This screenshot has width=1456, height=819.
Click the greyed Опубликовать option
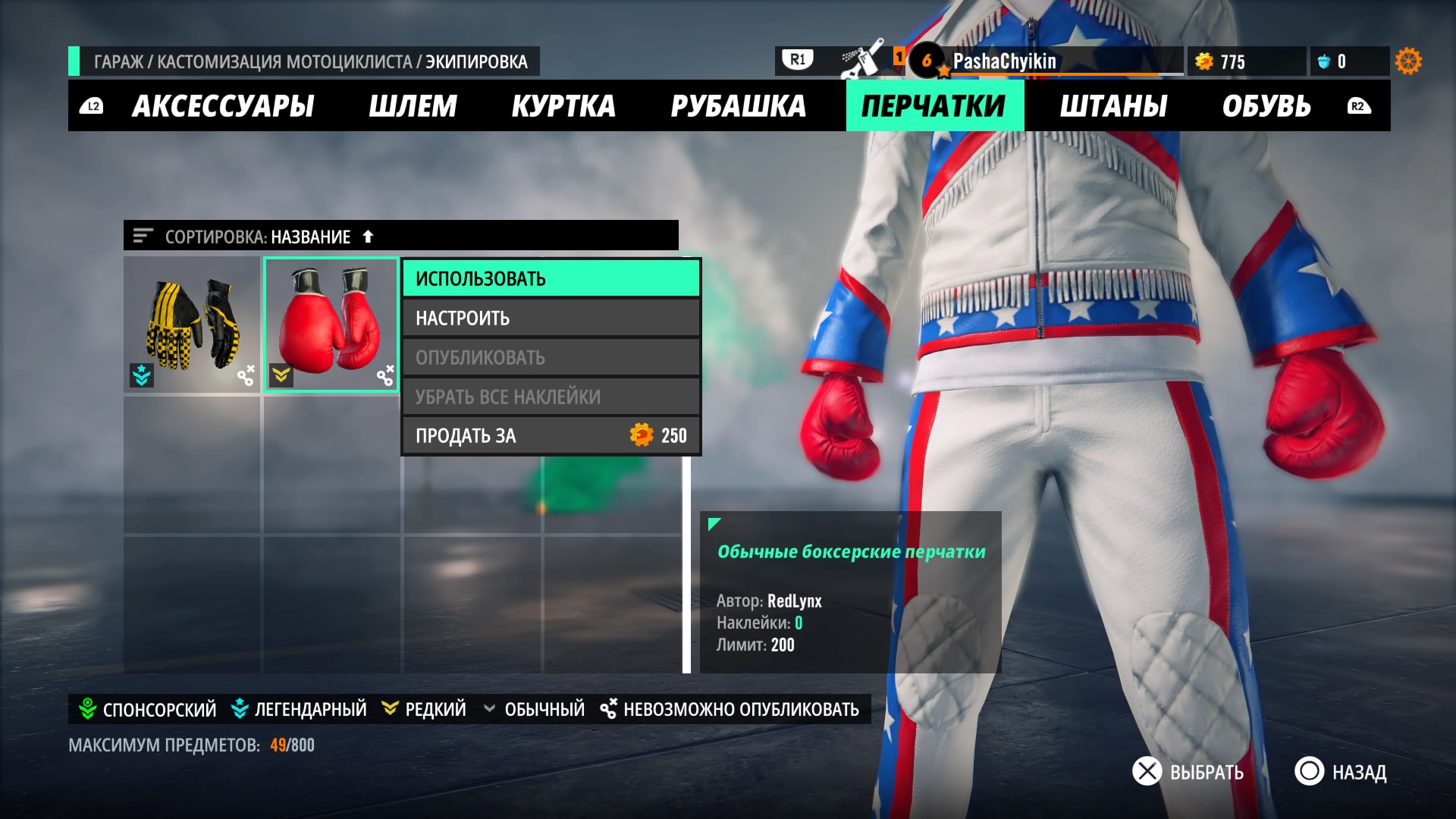click(551, 357)
